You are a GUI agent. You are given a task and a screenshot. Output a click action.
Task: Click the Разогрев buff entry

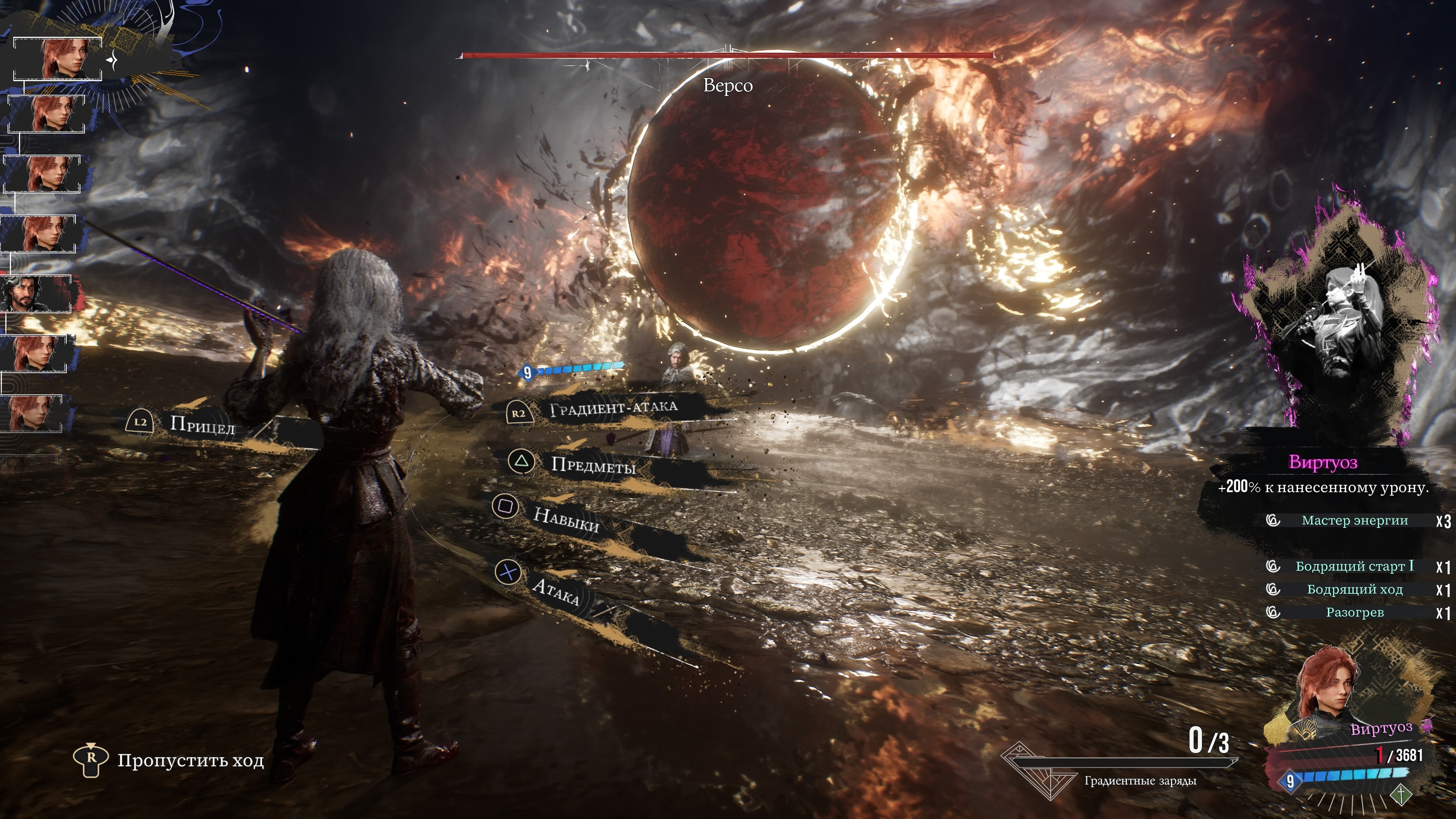[1354, 613]
